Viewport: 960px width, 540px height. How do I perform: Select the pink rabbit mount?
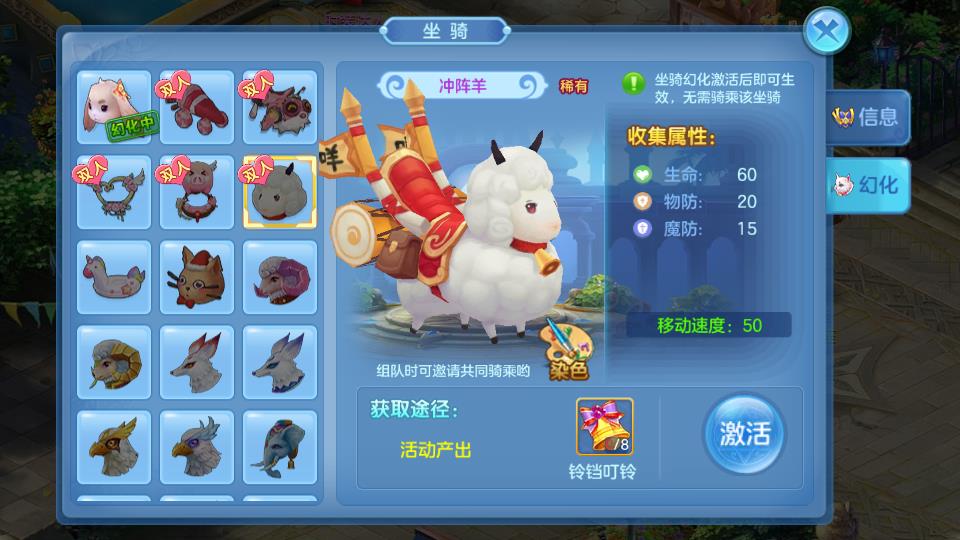pyautogui.click(x=114, y=106)
